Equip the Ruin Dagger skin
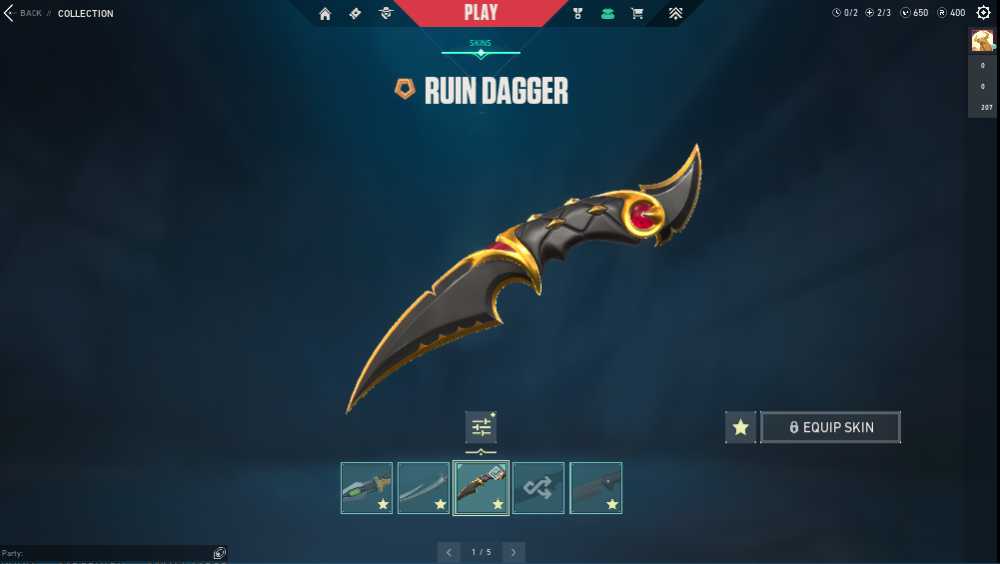Viewport: 1000px width, 564px height. (x=830, y=427)
